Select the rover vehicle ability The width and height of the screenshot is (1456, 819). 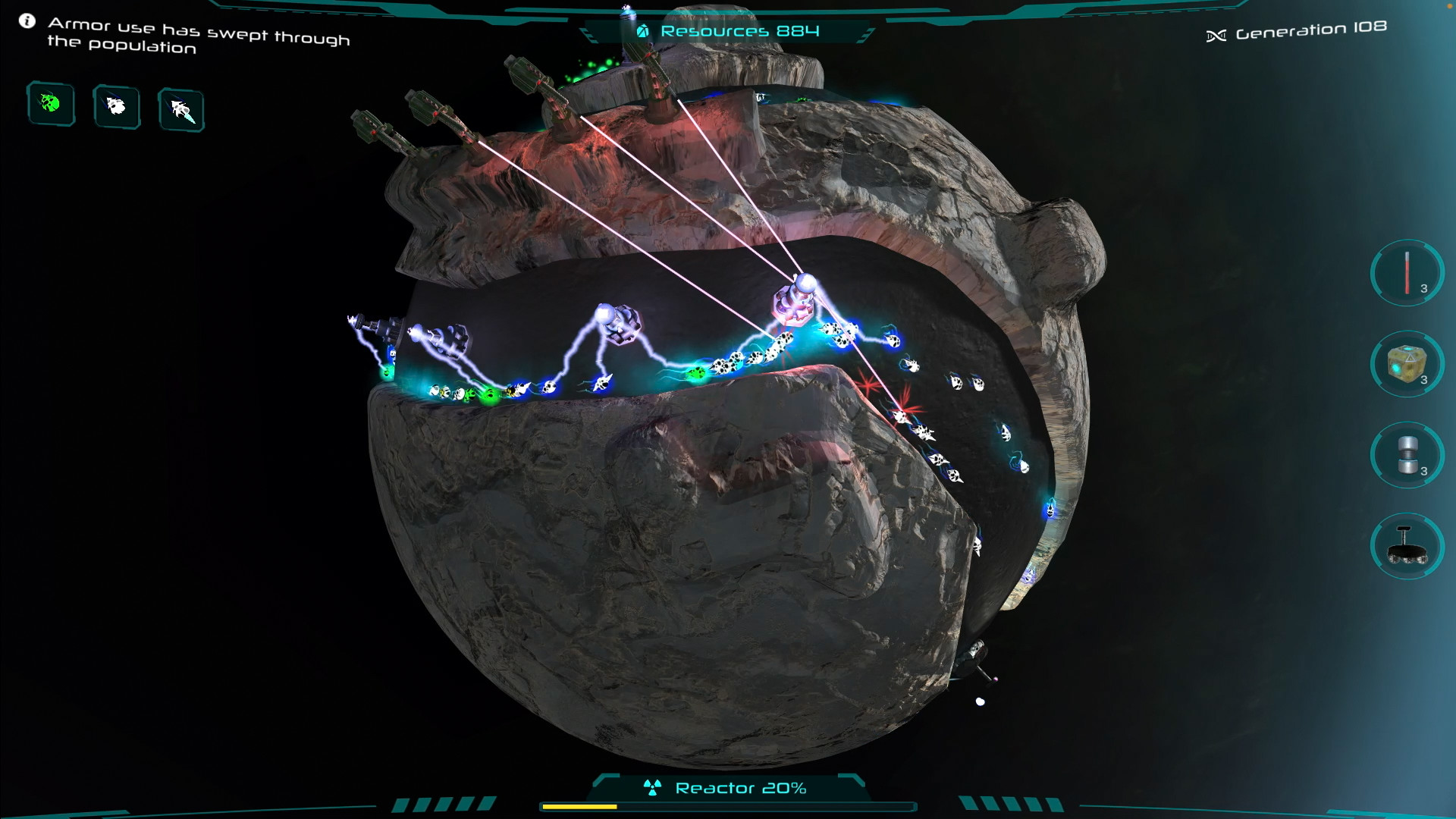point(1406,547)
